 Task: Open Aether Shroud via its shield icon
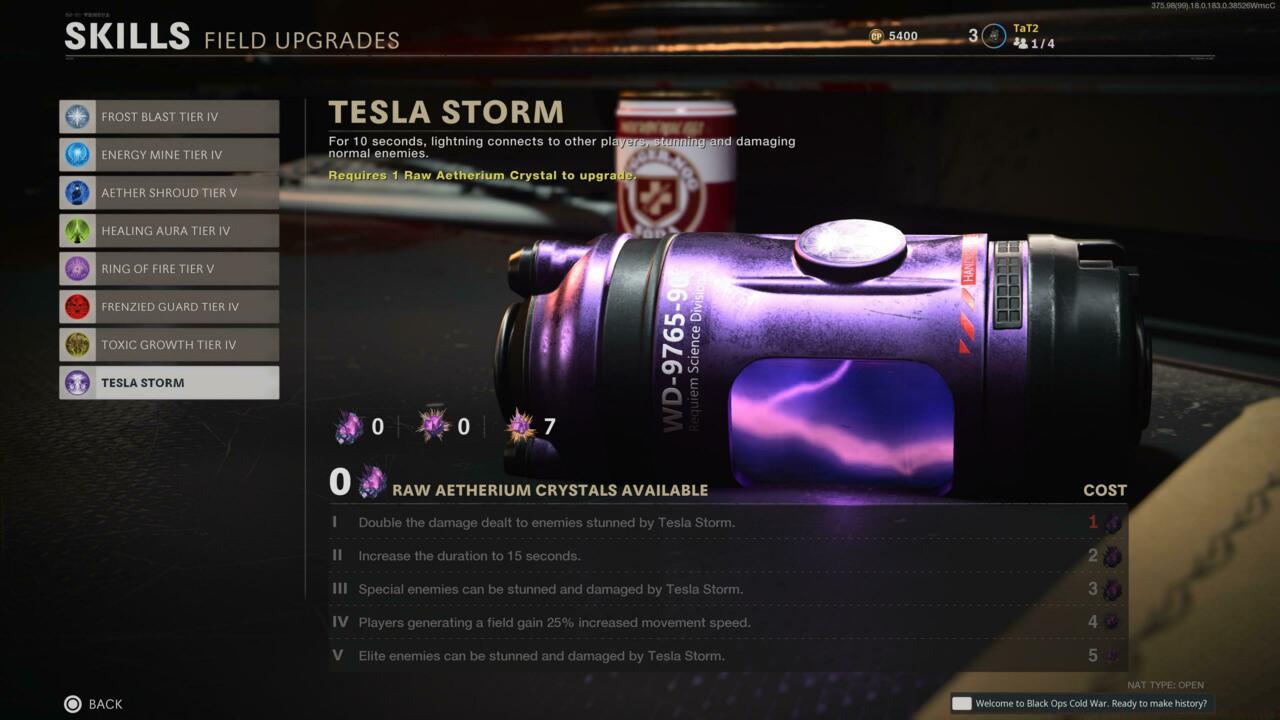pos(77,193)
